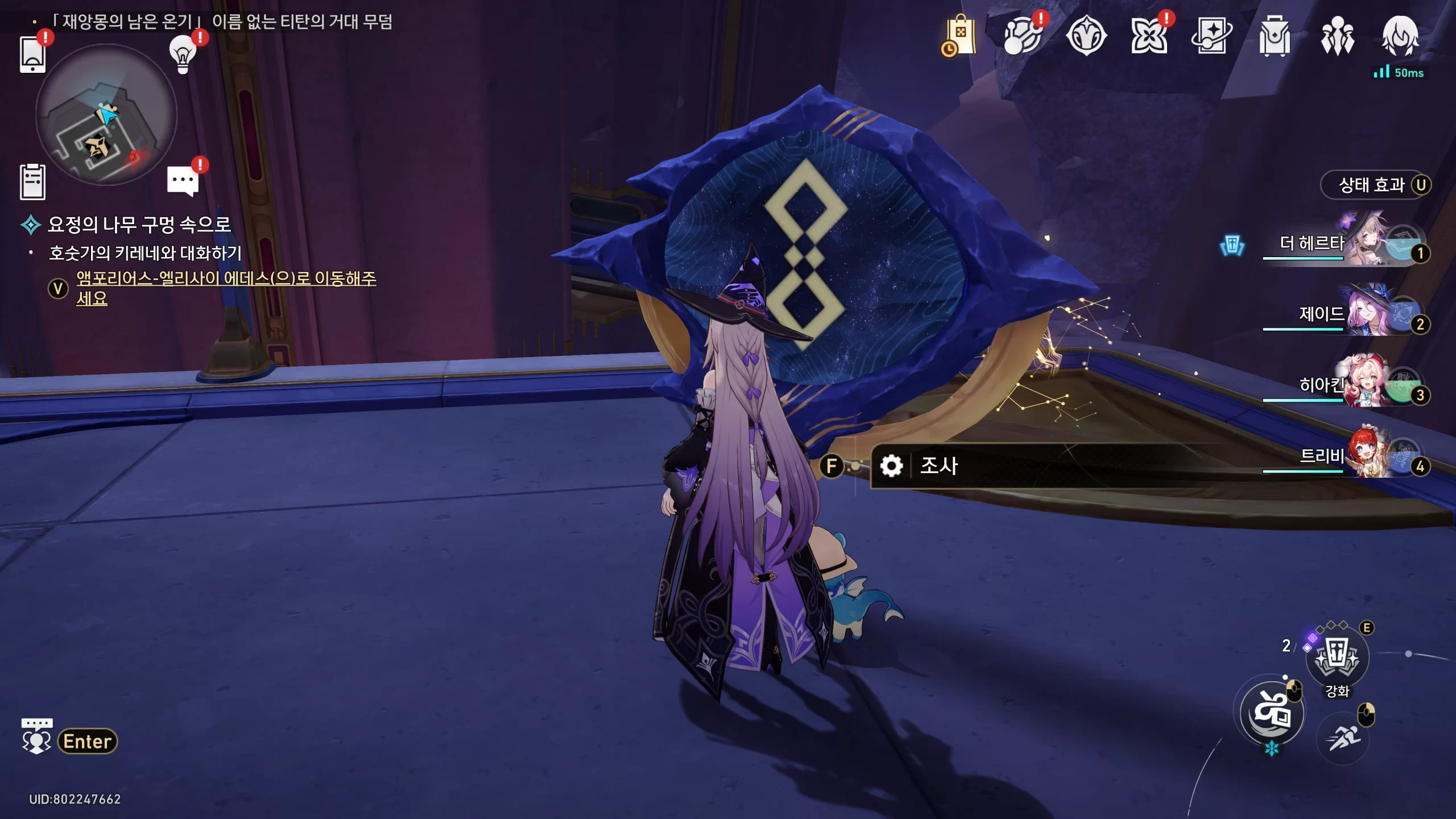Image resolution: width=1456 pixels, height=819 pixels.
Task: Open the character head icon
Action: (1400, 36)
